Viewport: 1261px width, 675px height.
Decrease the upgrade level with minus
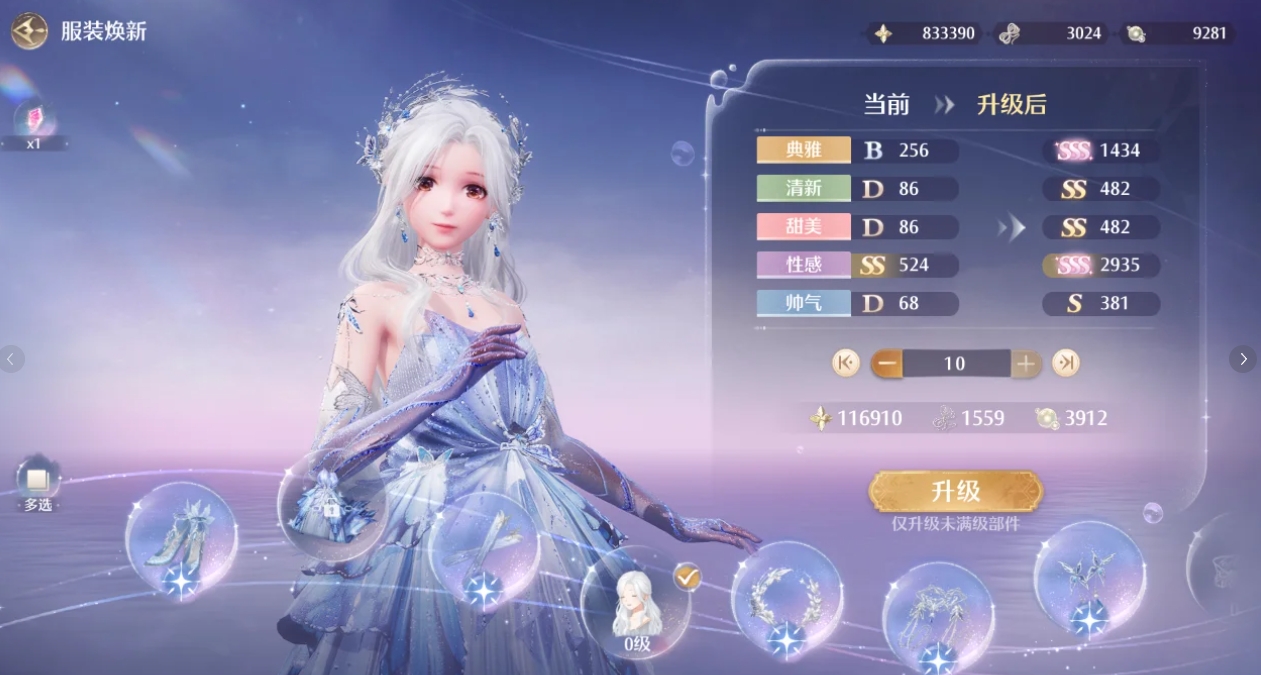[x=886, y=363]
